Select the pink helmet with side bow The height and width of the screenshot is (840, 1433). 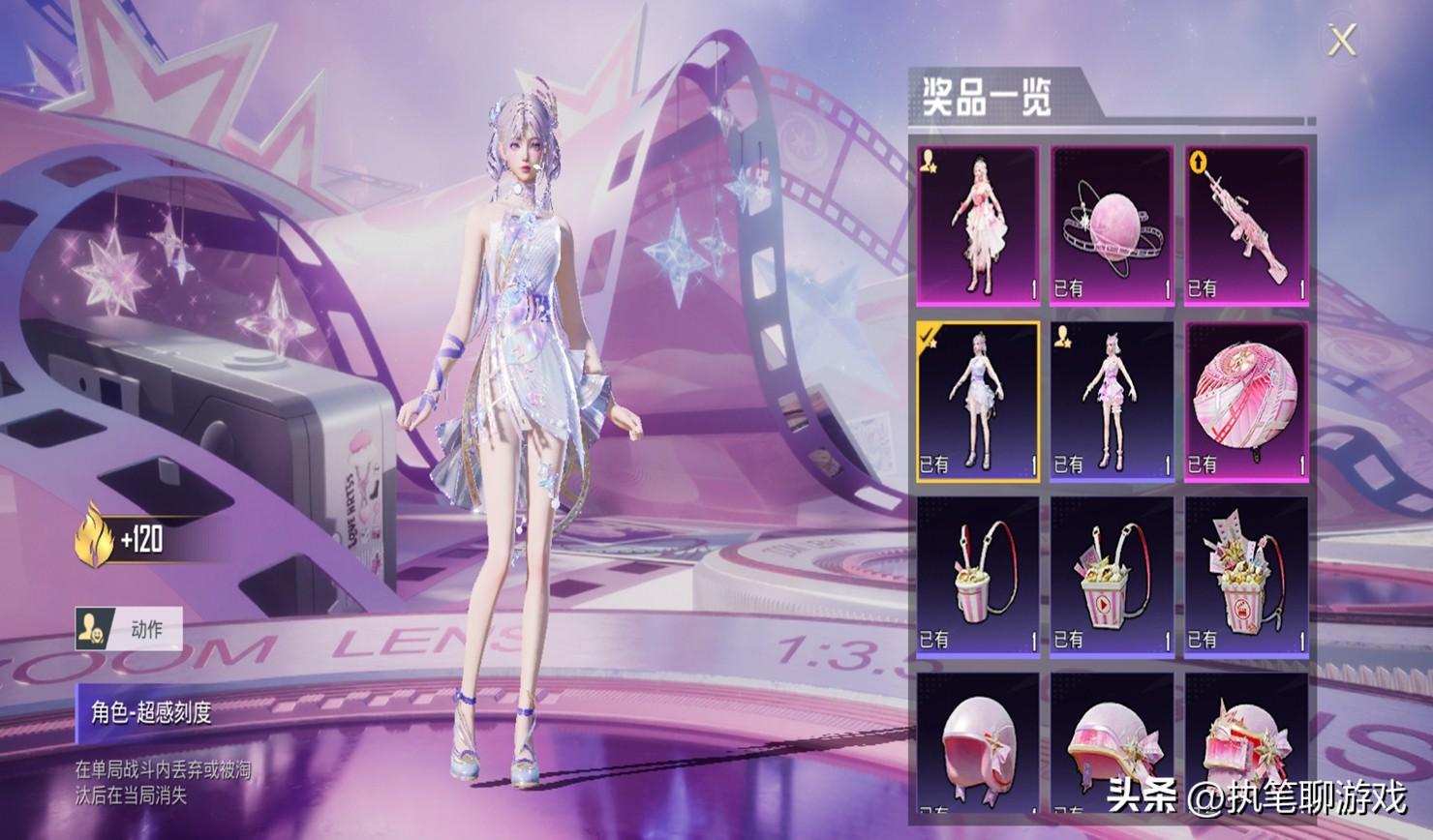[1112, 747]
